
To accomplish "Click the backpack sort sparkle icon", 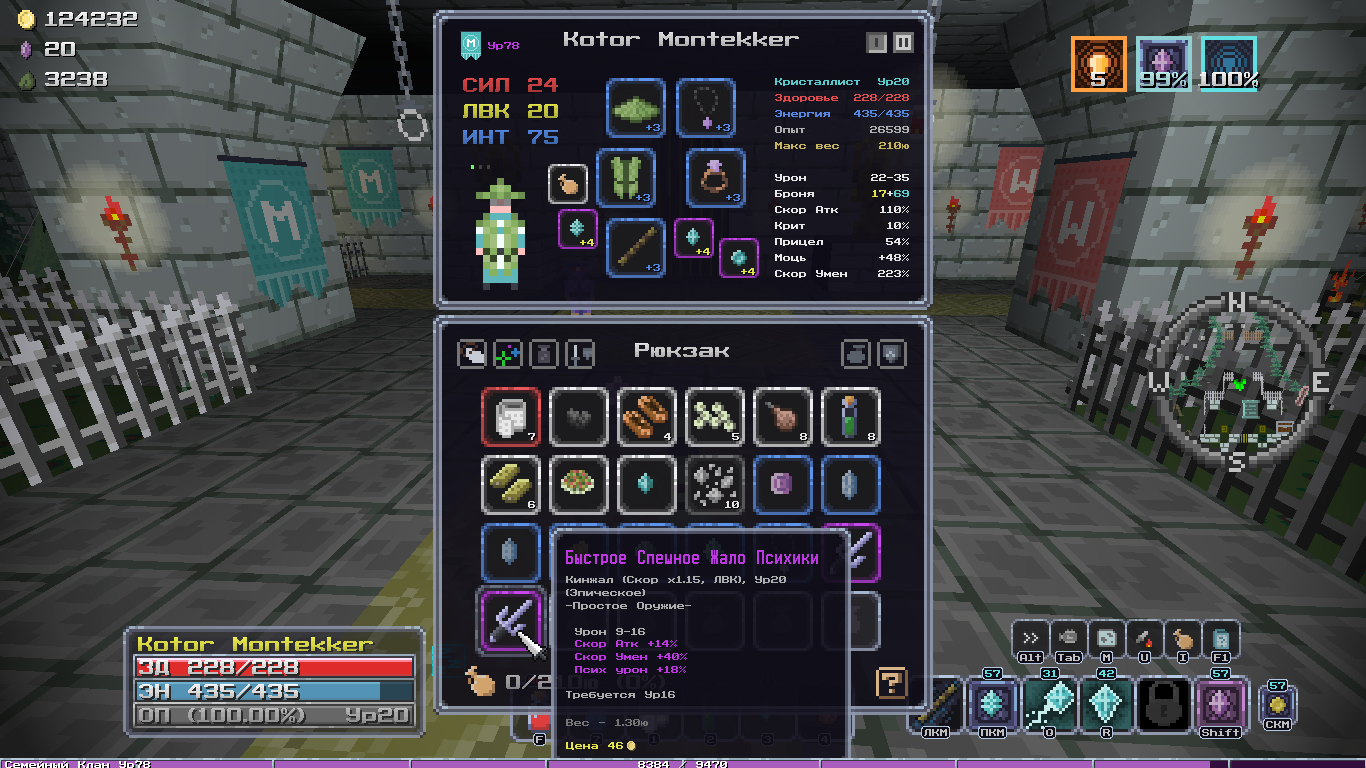I will coord(507,353).
